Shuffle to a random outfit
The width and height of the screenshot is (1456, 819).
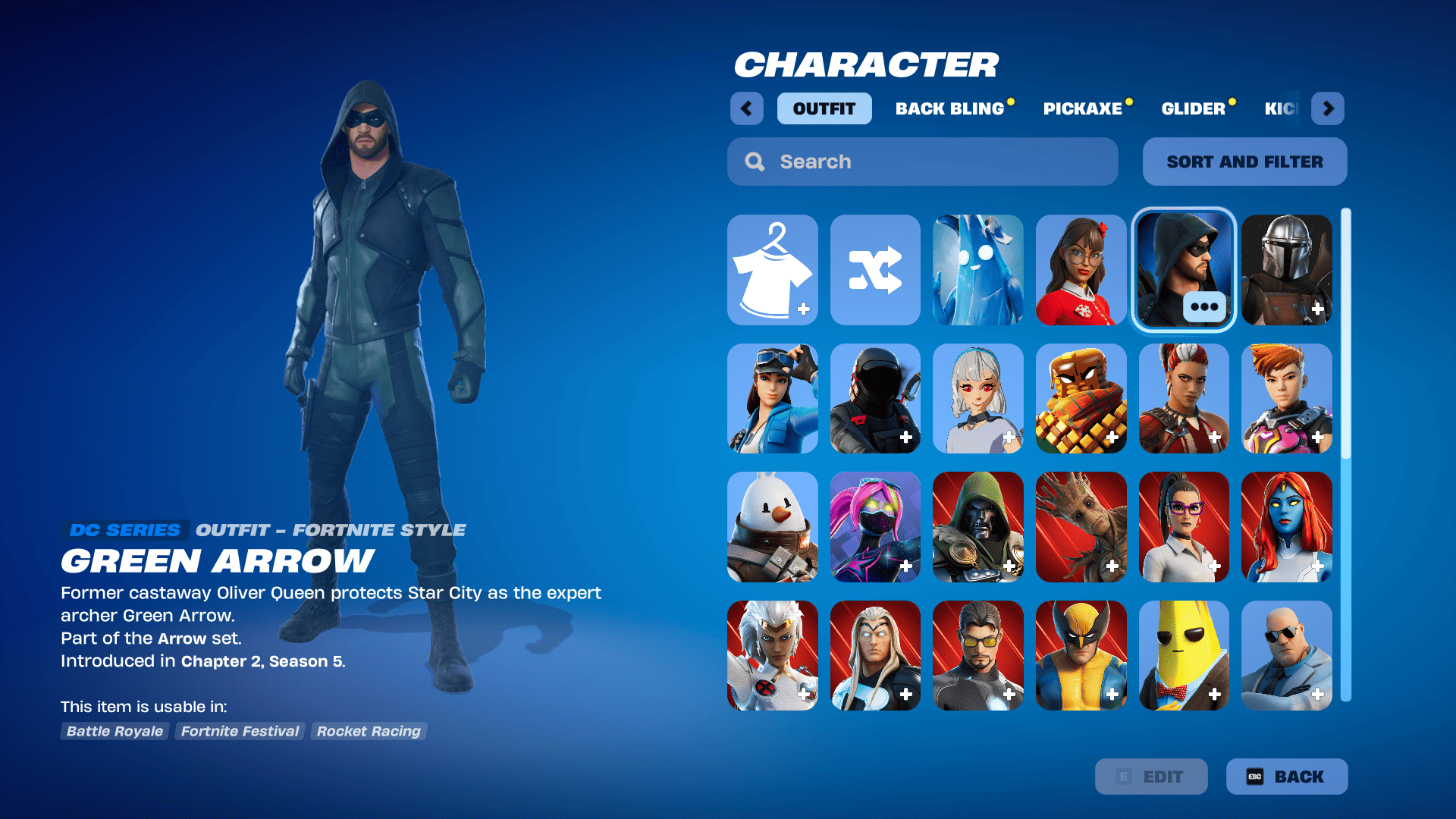click(875, 269)
